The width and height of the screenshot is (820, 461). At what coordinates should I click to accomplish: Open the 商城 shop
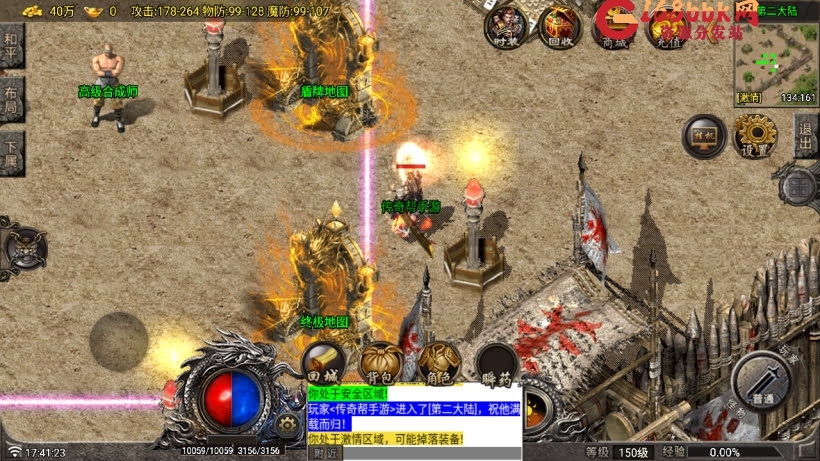tap(614, 26)
